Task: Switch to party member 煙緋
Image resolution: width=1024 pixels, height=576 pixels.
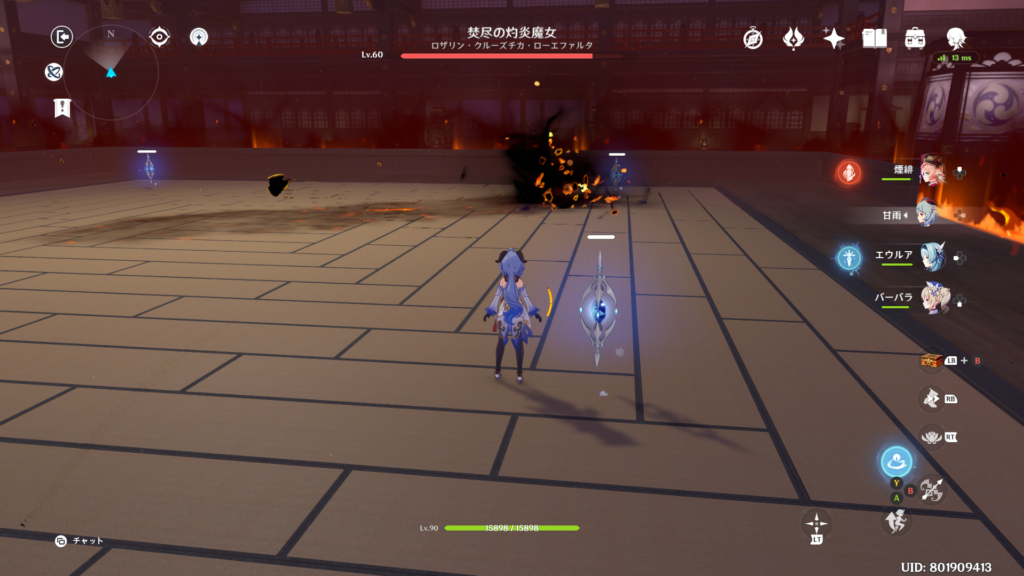Action: 931,171
